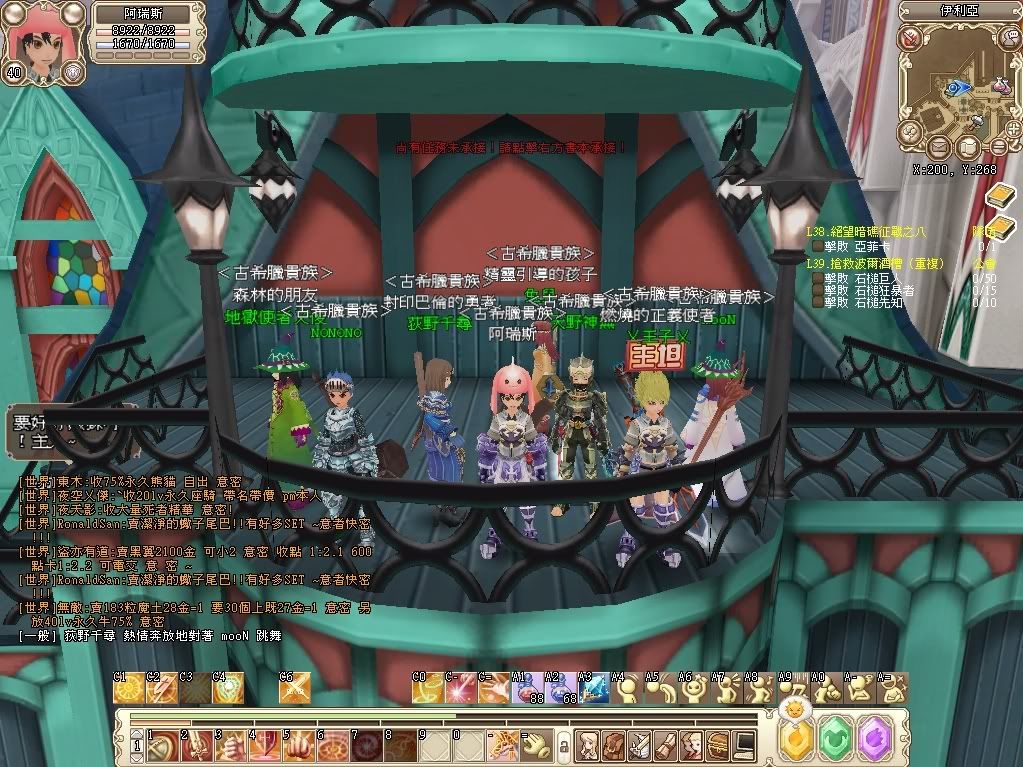Click the green hexagon gem button
This screenshot has height=767, width=1023.
[x=835, y=739]
